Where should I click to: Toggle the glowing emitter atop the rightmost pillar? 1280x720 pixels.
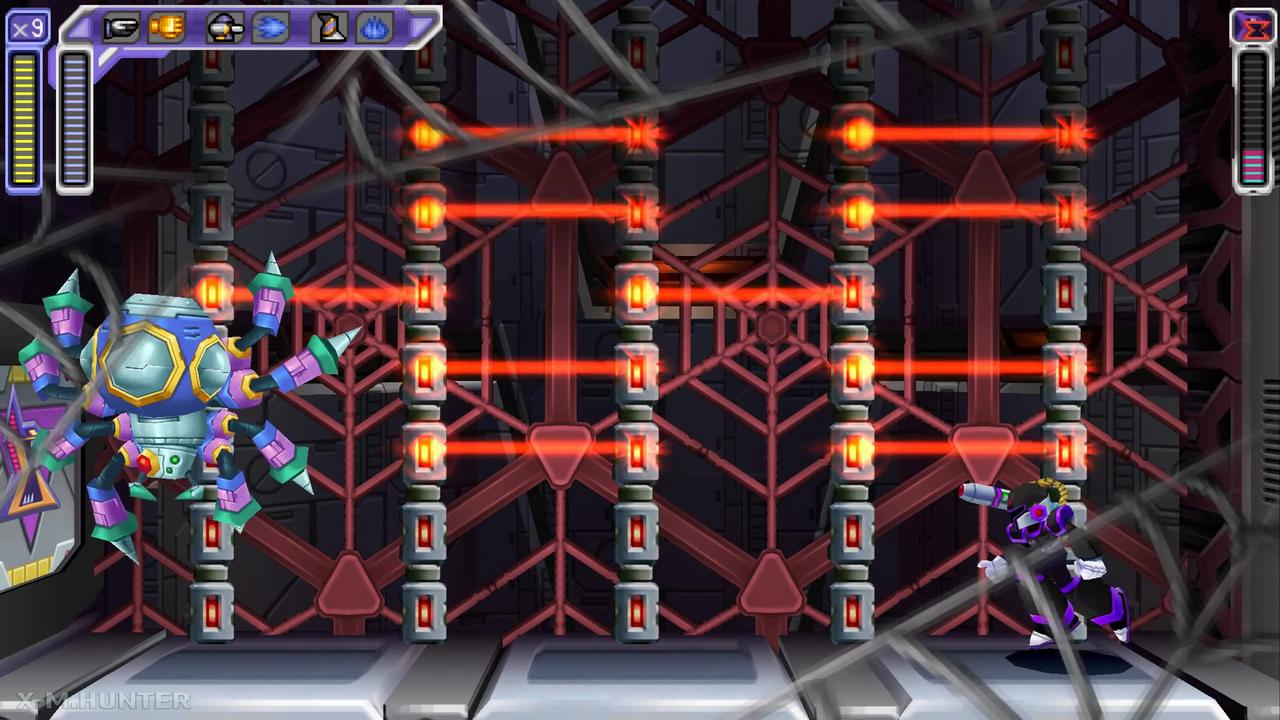coord(1071,135)
